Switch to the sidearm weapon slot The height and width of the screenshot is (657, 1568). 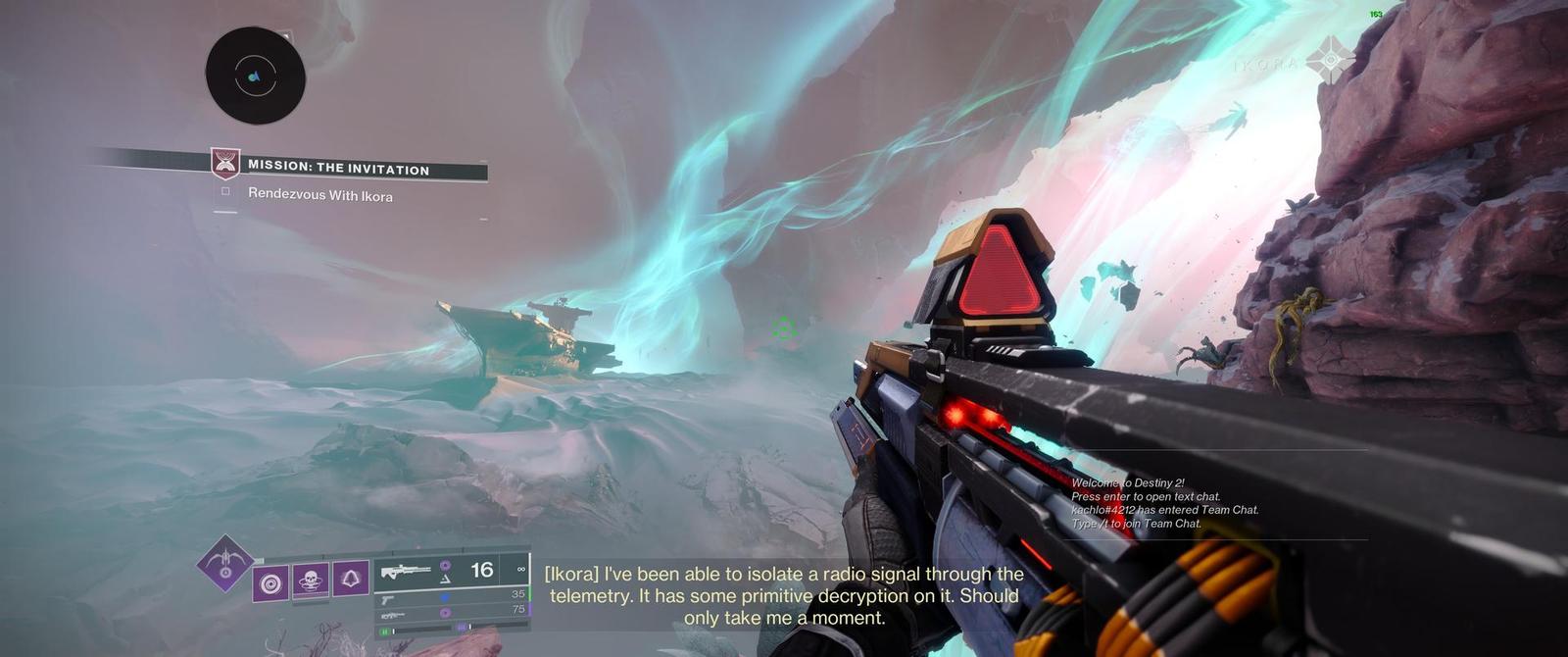[451, 595]
